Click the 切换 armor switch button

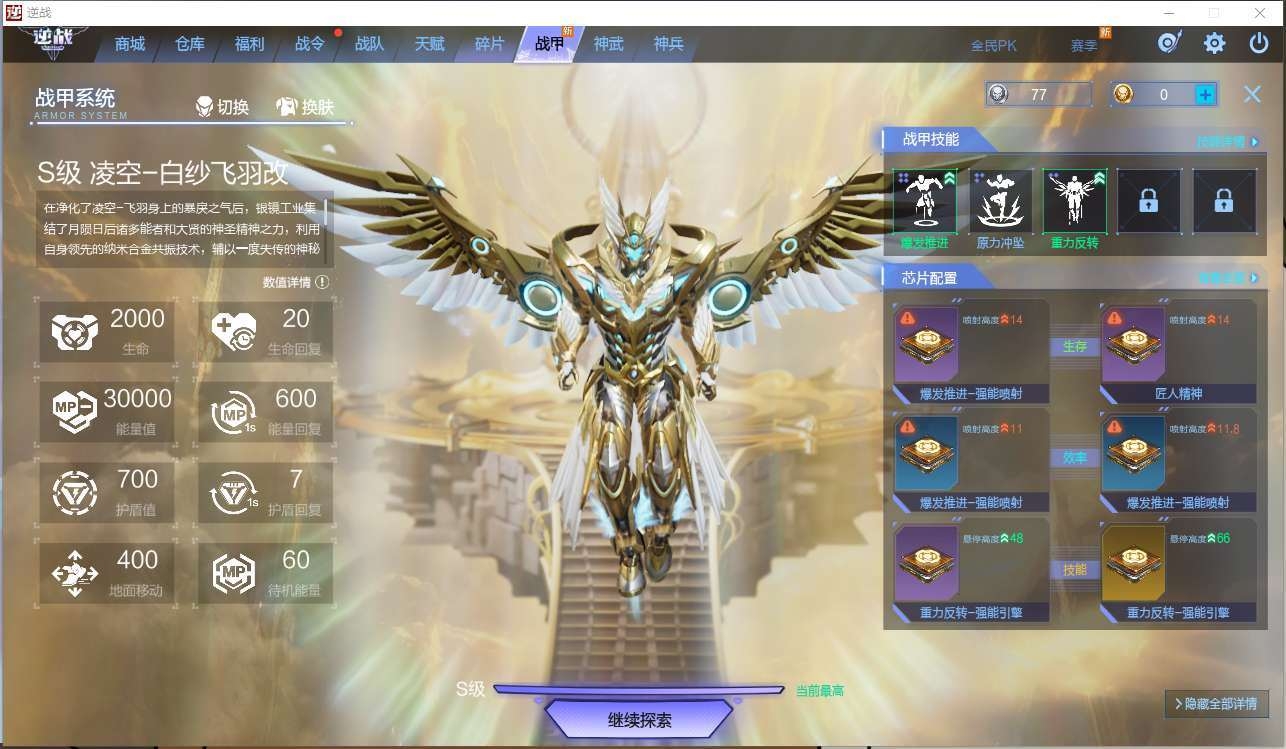(223, 107)
